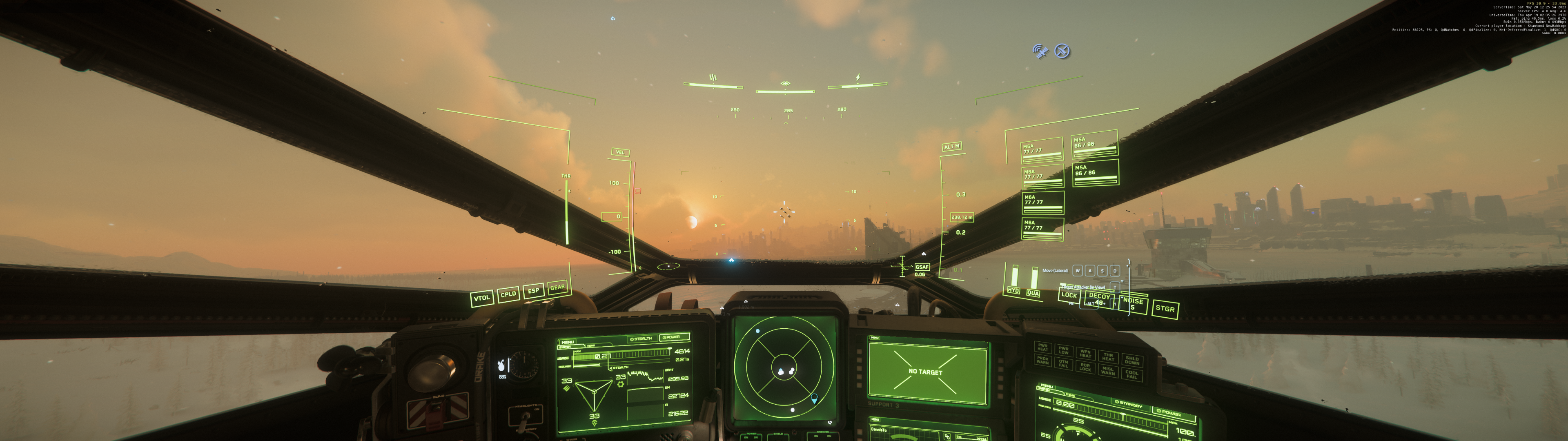Viewport: 1568px width, 441px height.
Task: Select the SHLD DOWN warning indicator
Action: tap(1133, 361)
